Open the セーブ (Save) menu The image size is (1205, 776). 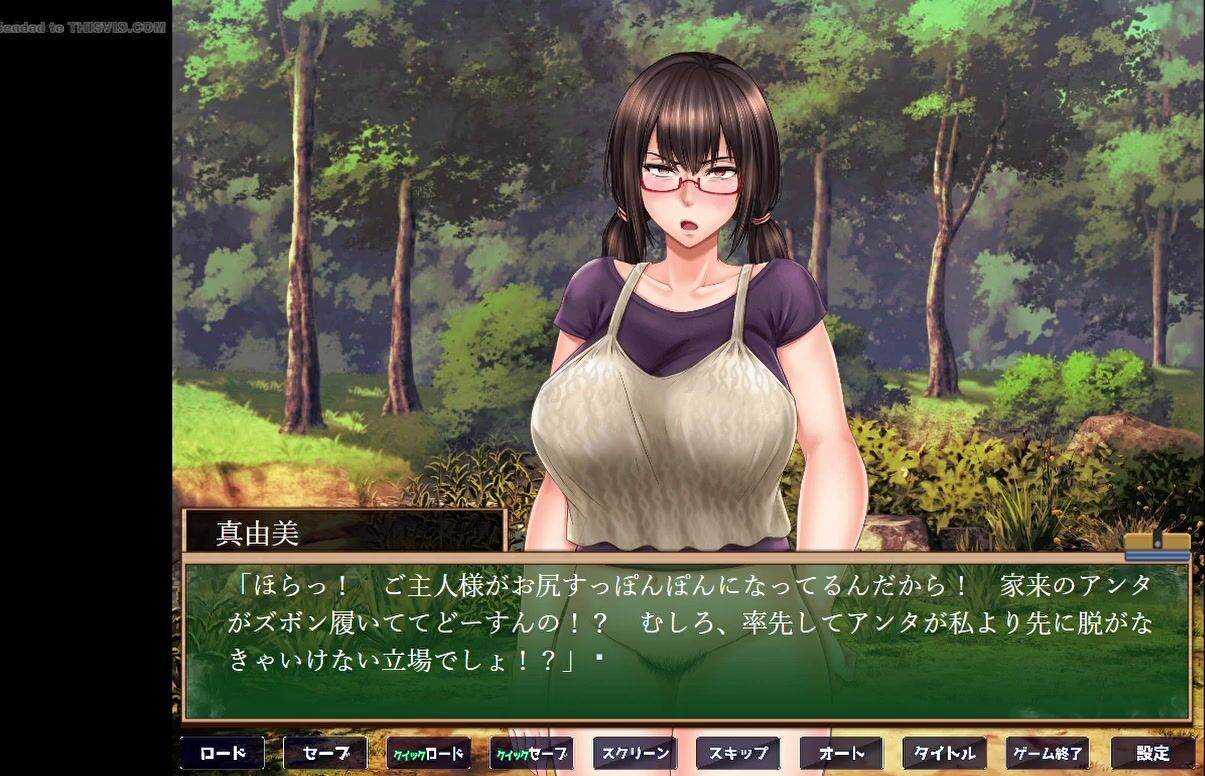(x=325, y=753)
